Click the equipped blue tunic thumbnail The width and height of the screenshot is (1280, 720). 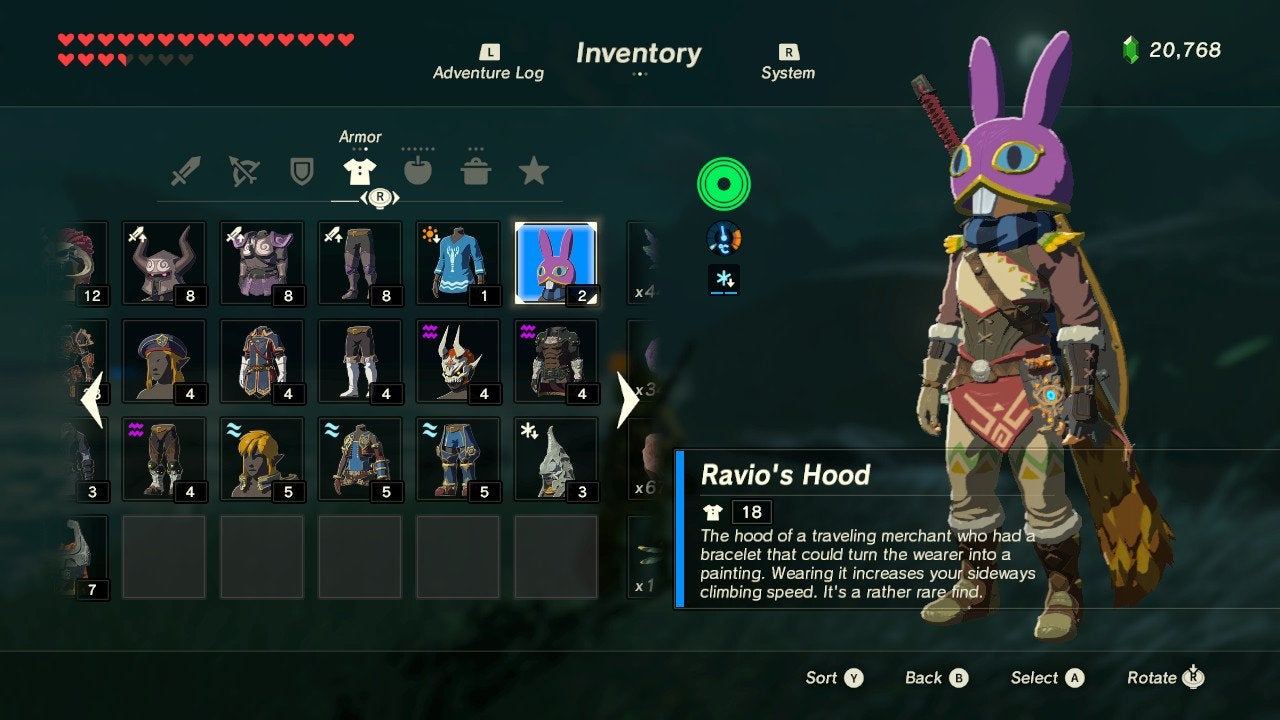click(x=457, y=262)
